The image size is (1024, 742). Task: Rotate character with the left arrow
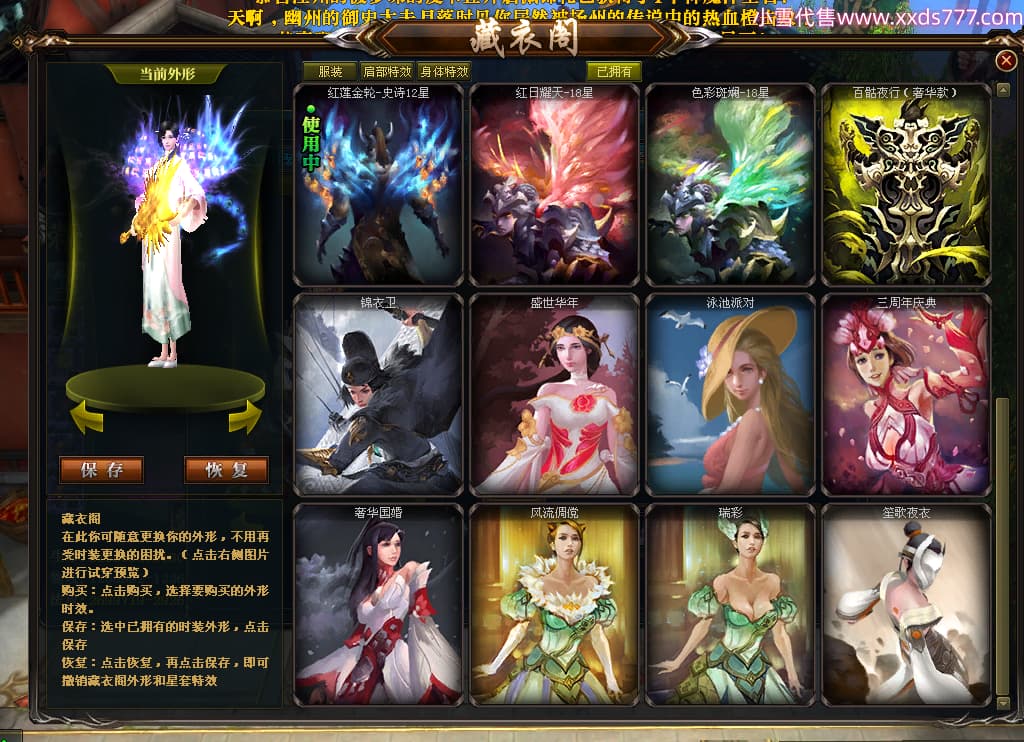87,416
